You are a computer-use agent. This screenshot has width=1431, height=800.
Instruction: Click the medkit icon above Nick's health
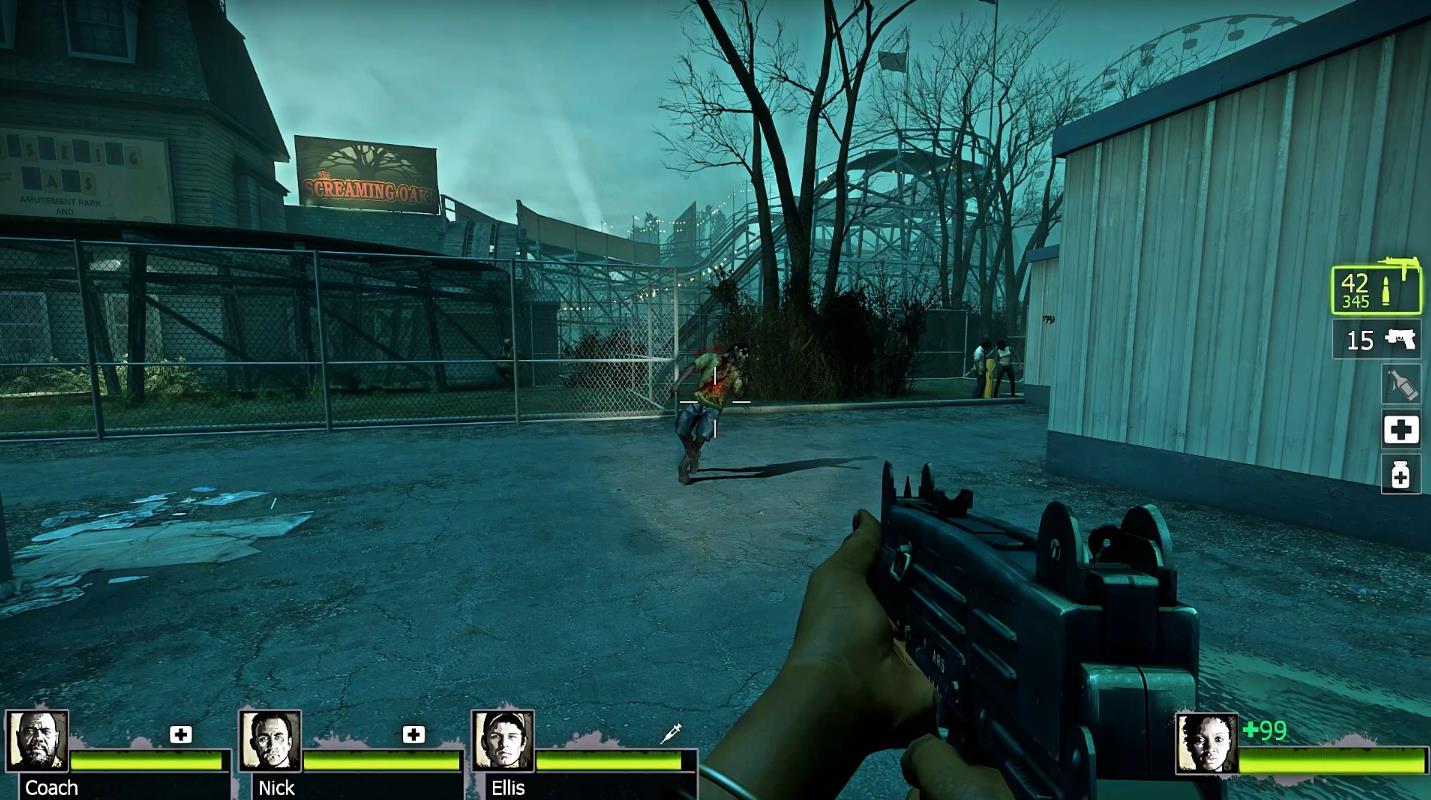[413, 735]
